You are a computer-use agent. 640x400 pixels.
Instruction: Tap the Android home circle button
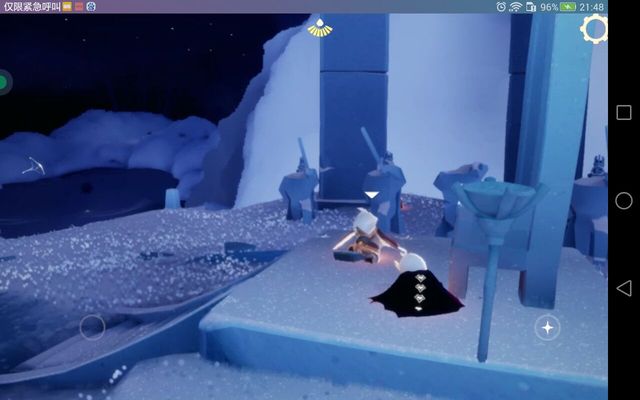click(x=623, y=200)
